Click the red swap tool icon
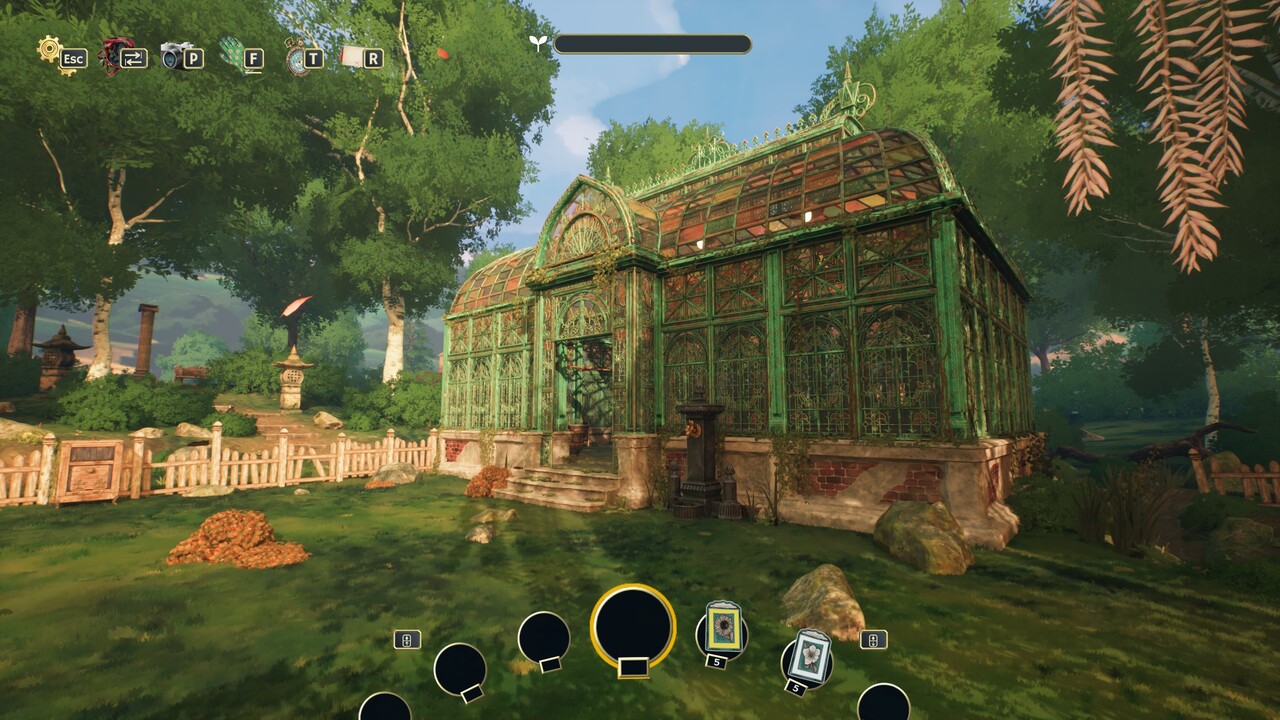 pyautogui.click(x=116, y=54)
